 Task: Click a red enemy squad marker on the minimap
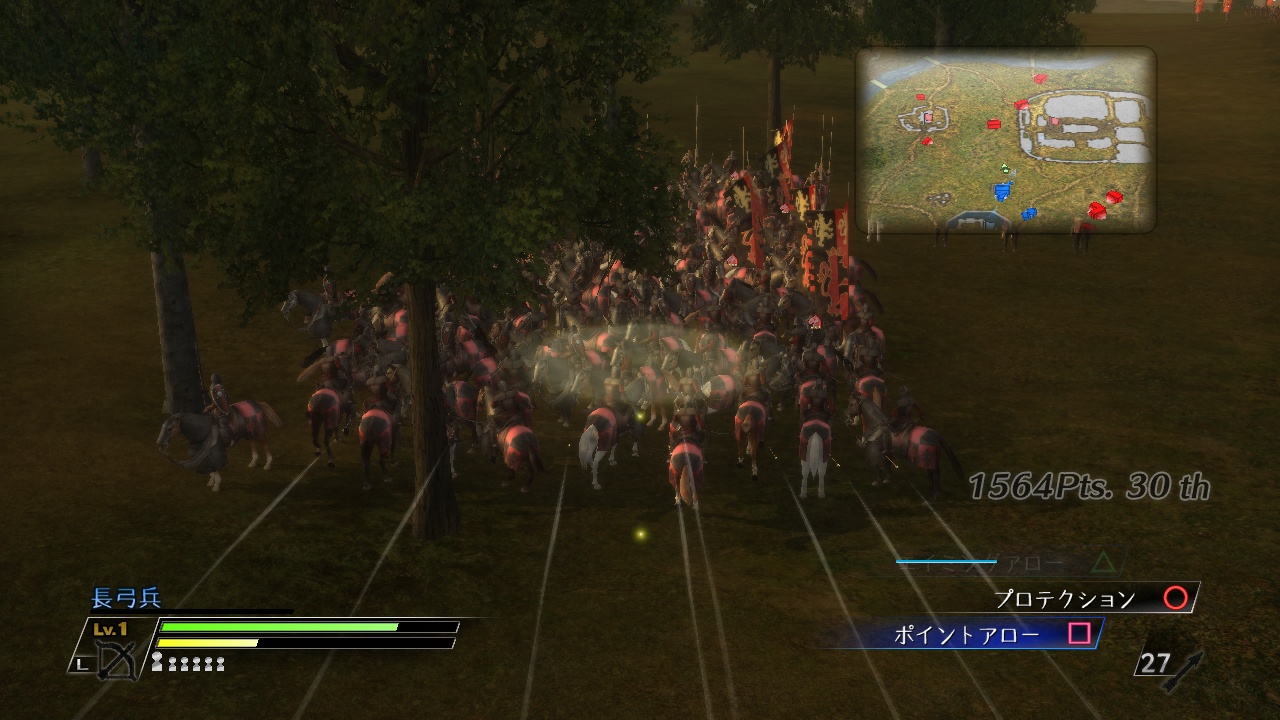point(995,123)
